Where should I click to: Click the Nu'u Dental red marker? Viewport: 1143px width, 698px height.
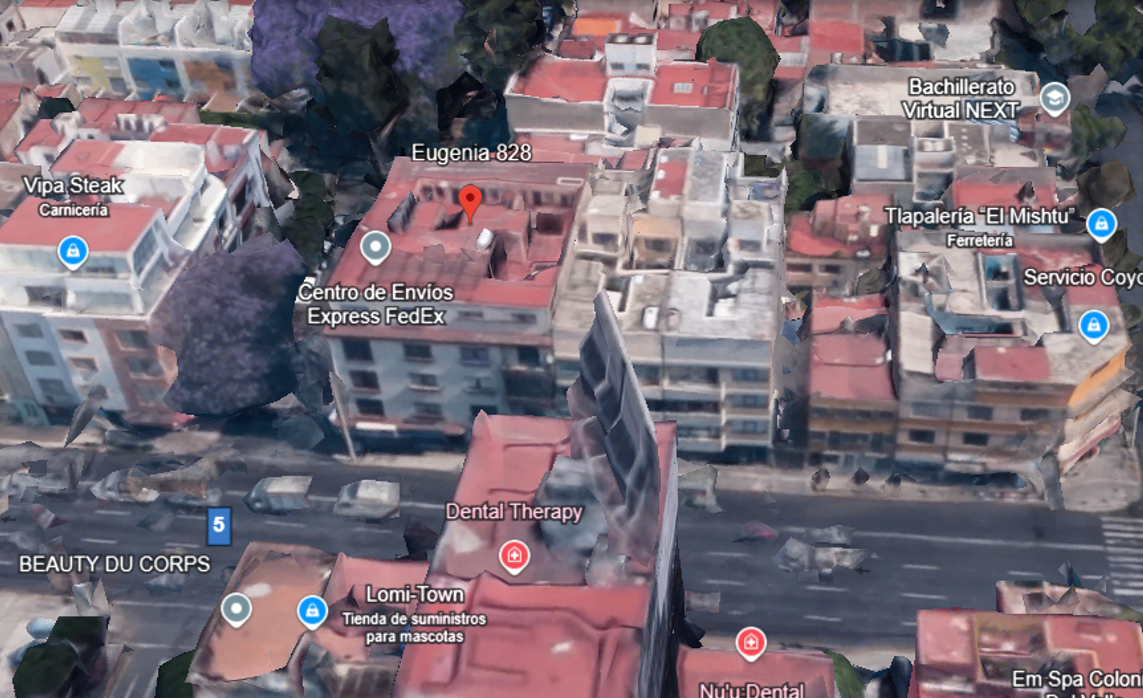[x=750, y=643]
